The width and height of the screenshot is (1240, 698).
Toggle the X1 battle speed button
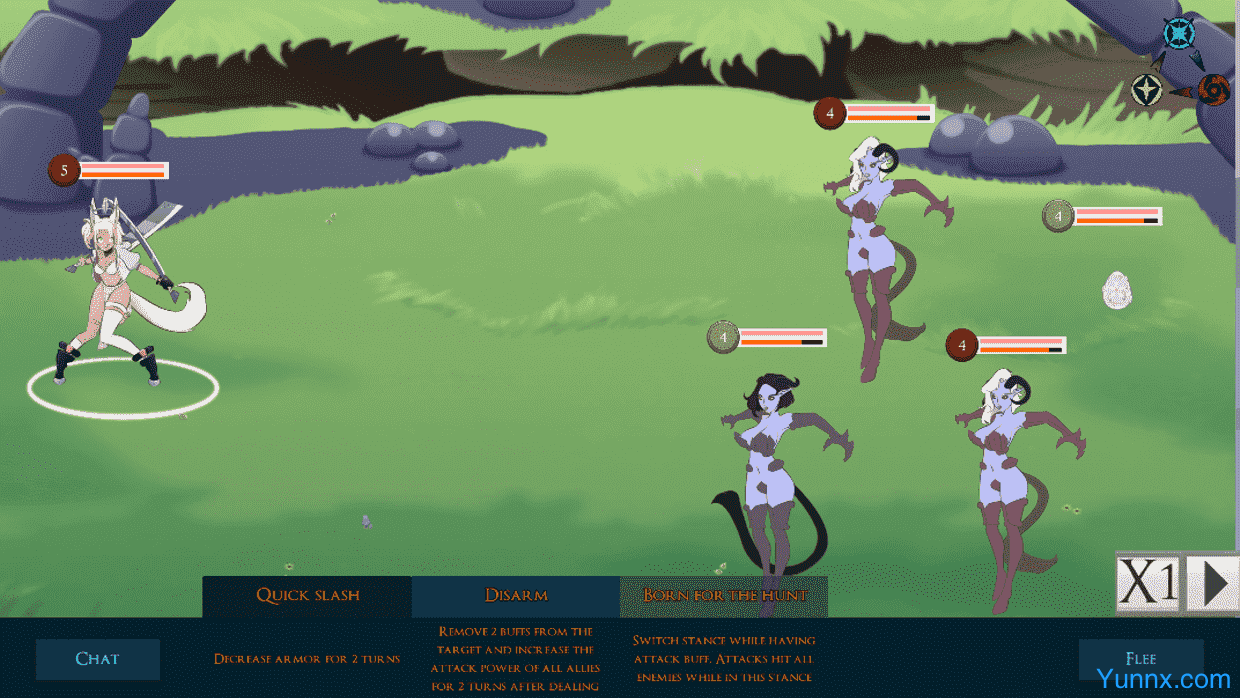click(x=1148, y=582)
